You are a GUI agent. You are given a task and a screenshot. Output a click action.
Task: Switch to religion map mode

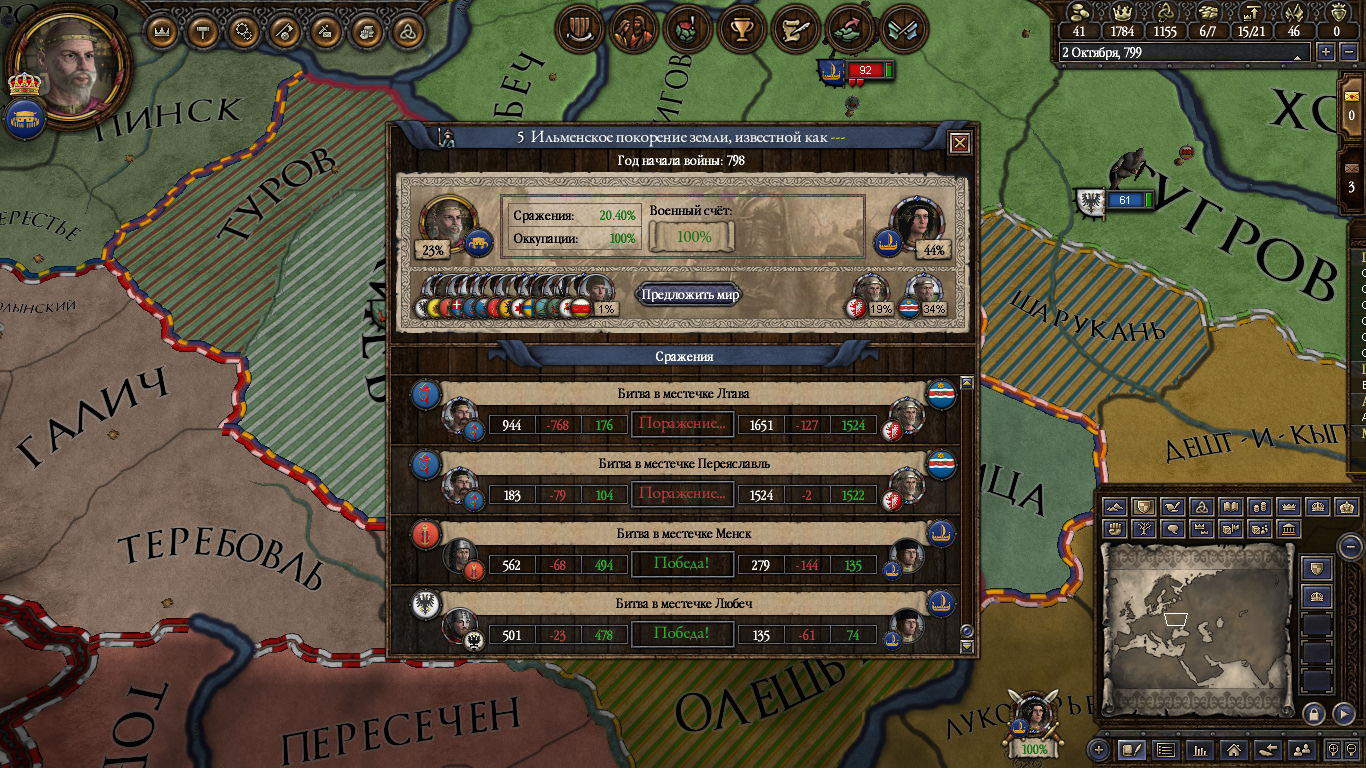pos(1203,508)
